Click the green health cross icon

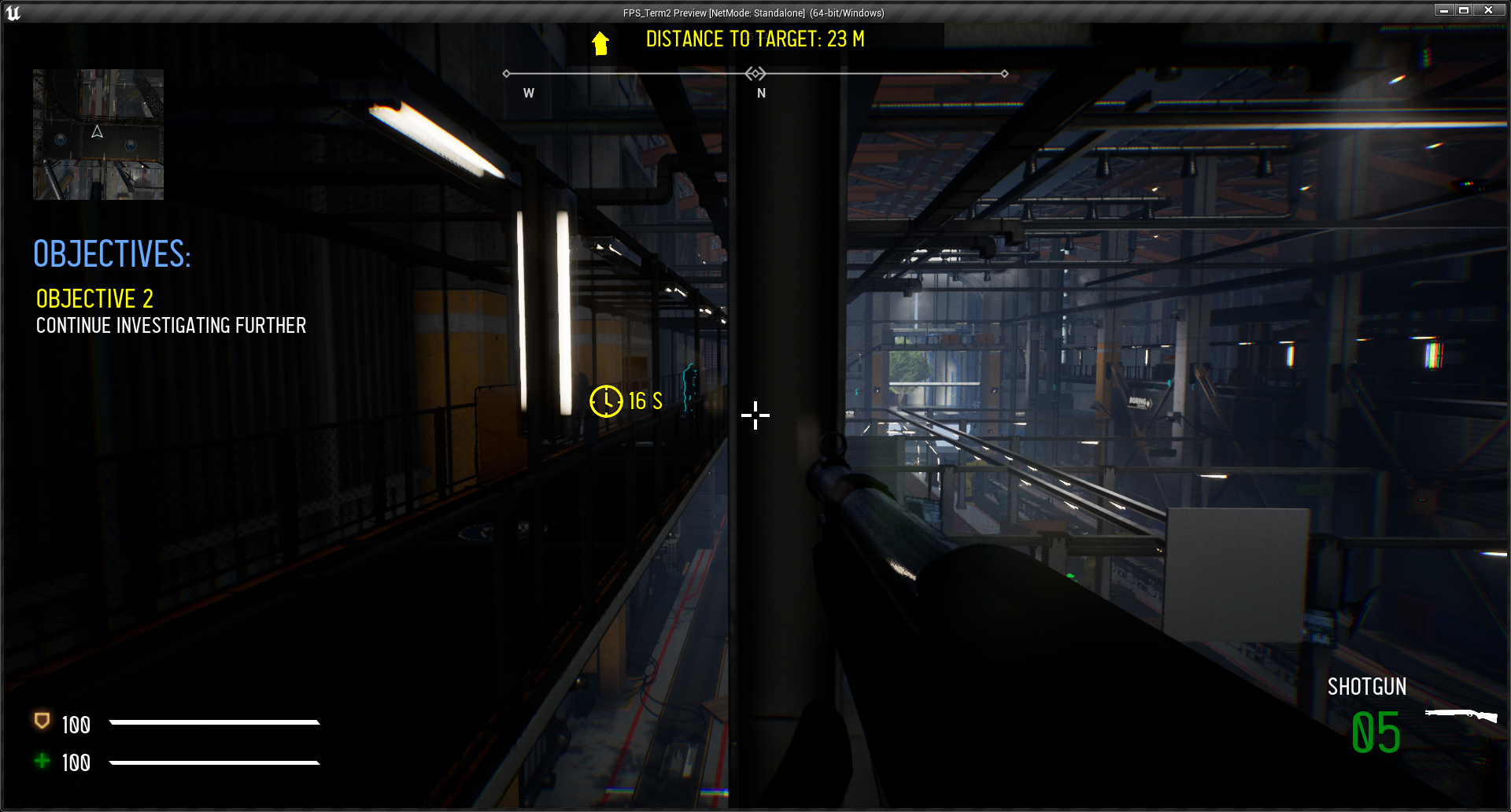tap(42, 760)
